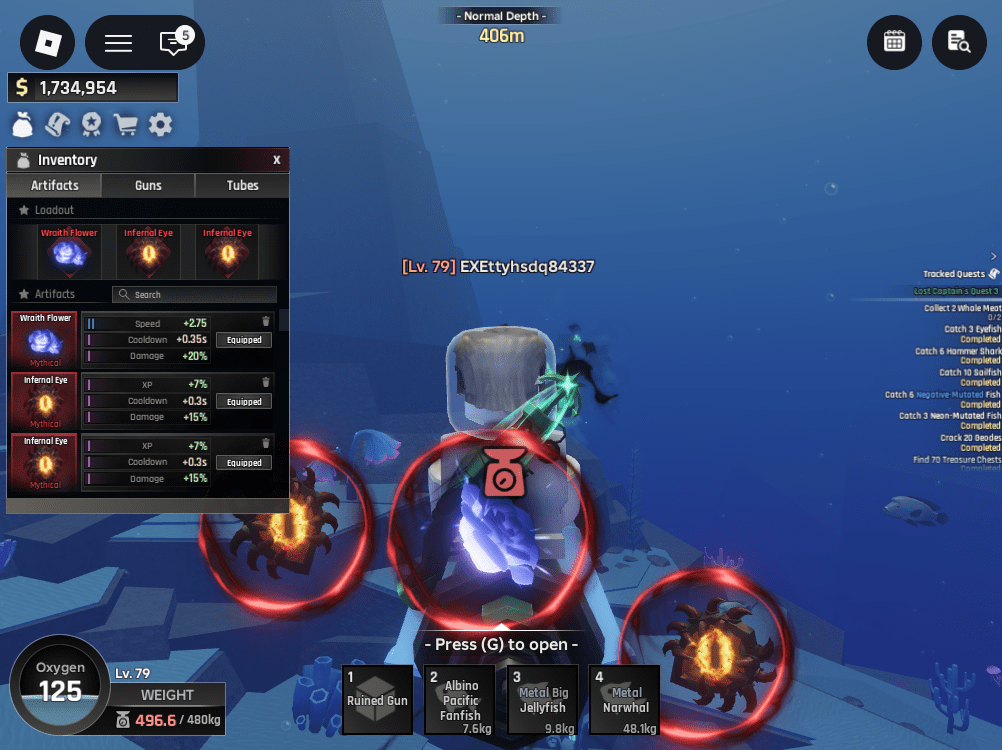Select the Artifacts tab
Screen dimensions: 1002x750
[55, 185]
